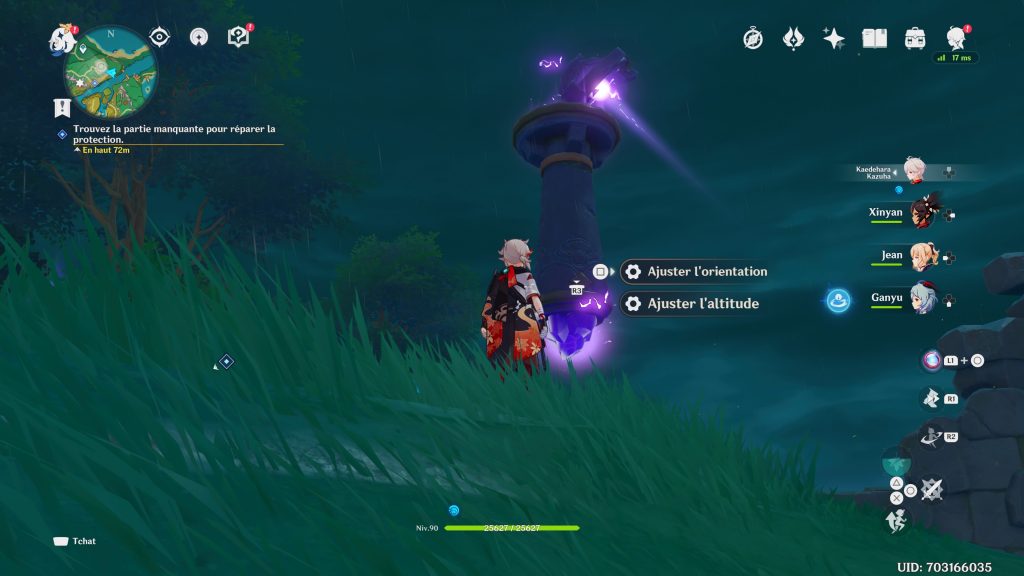Open the character profile head icon
Viewport: 1024px width, 576px height.
[955, 39]
